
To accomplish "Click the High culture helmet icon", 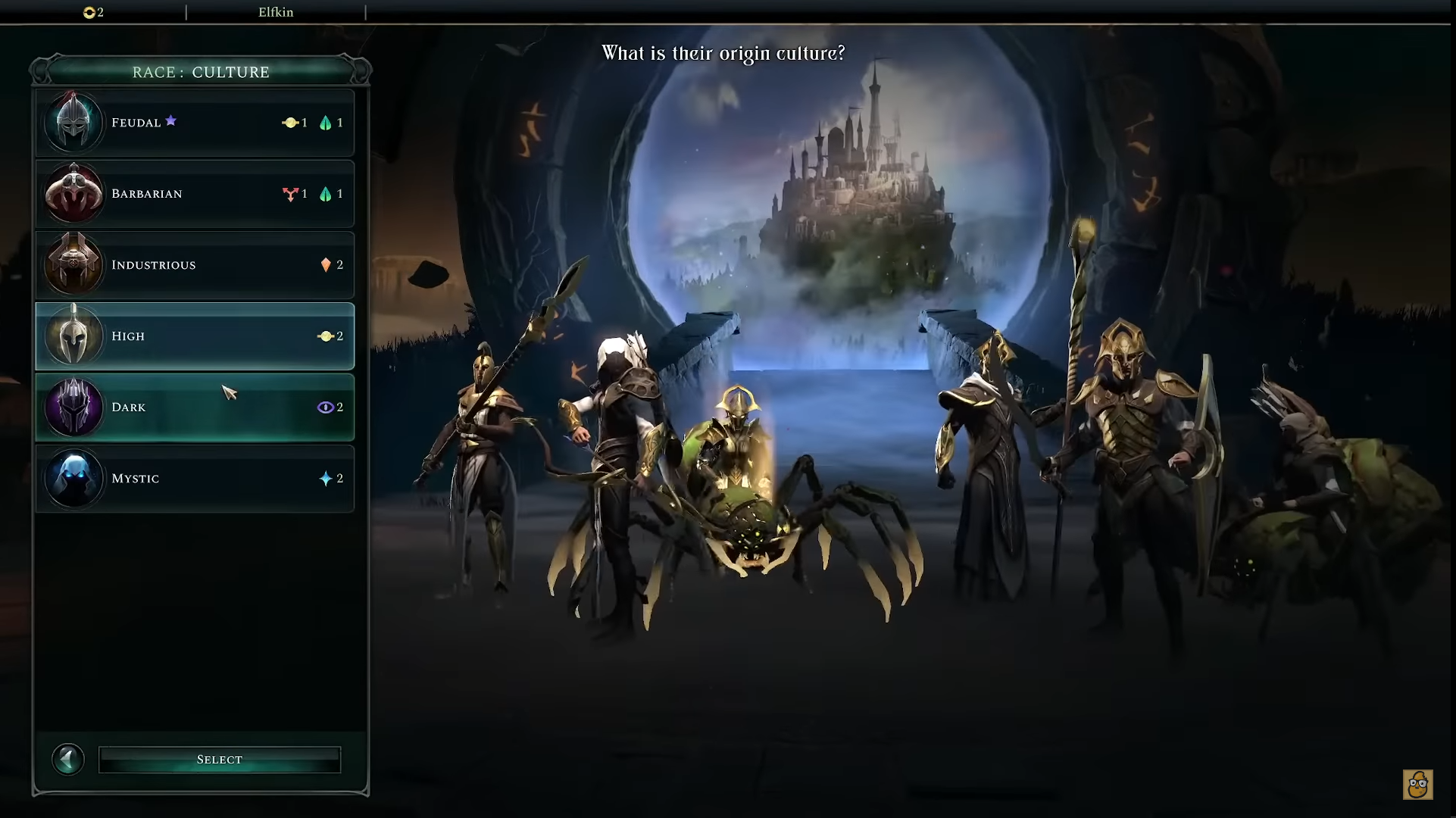I will [x=74, y=336].
